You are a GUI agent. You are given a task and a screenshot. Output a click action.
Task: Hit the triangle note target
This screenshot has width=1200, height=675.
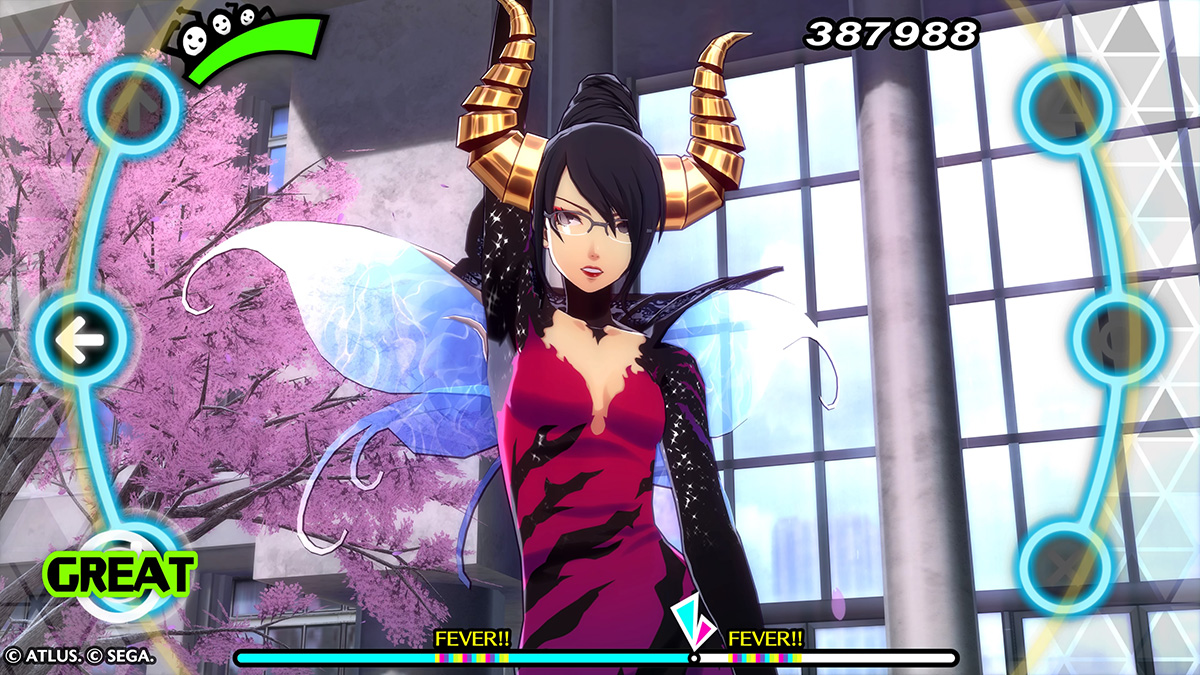pyautogui.click(x=1066, y=106)
